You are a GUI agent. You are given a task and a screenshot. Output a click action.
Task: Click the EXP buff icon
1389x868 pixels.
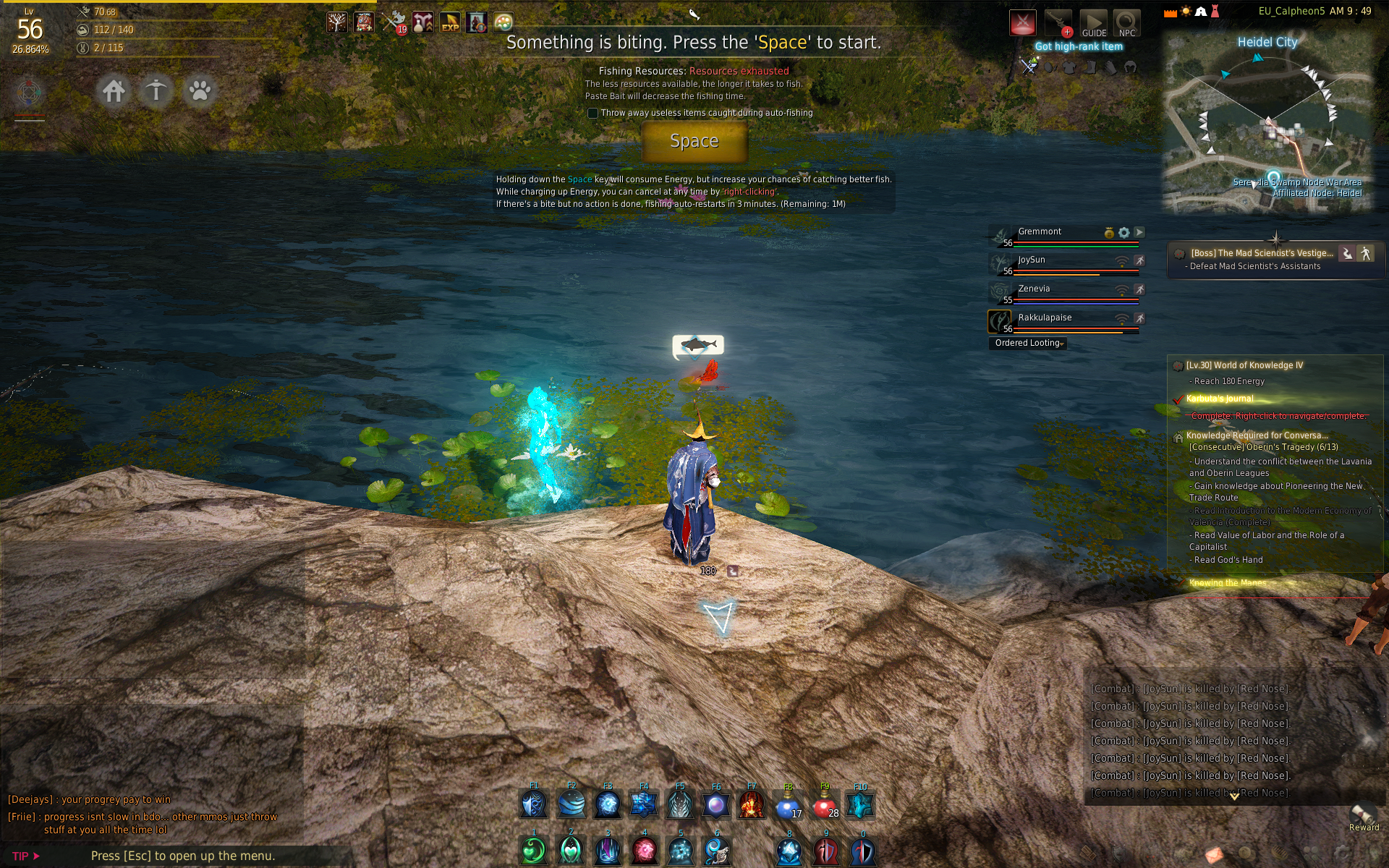[450, 23]
